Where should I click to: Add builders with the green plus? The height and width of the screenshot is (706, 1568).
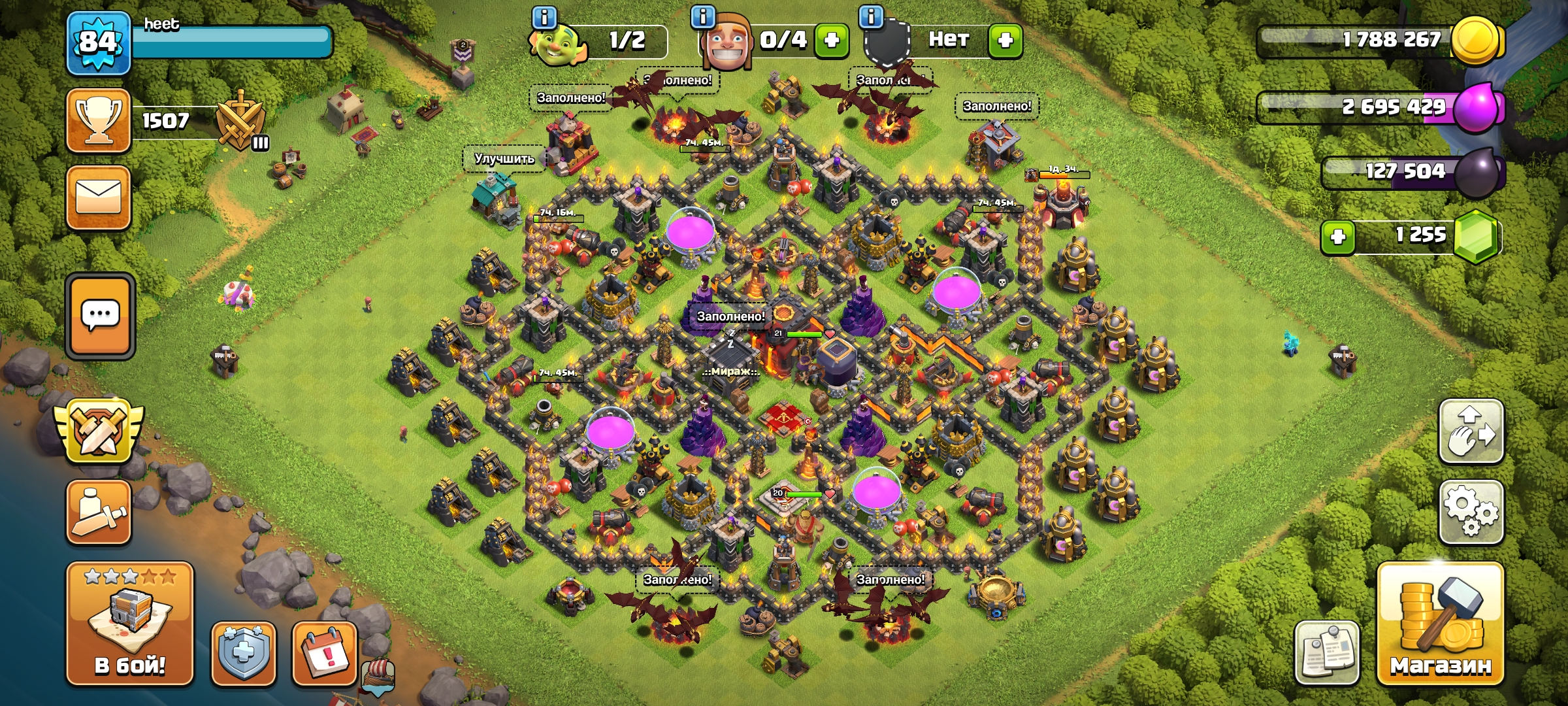click(831, 41)
